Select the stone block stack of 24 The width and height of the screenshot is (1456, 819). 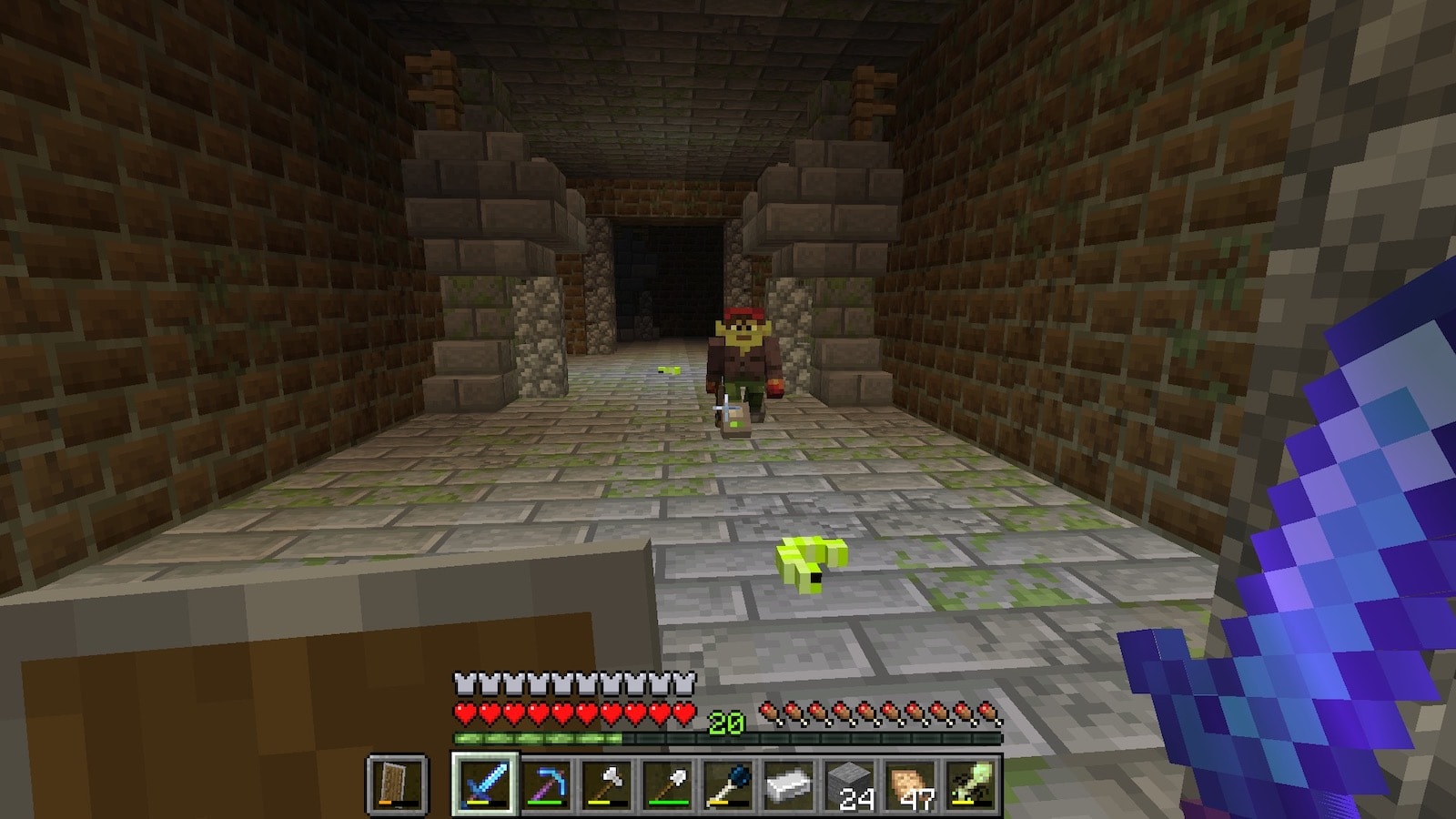click(x=849, y=784)
